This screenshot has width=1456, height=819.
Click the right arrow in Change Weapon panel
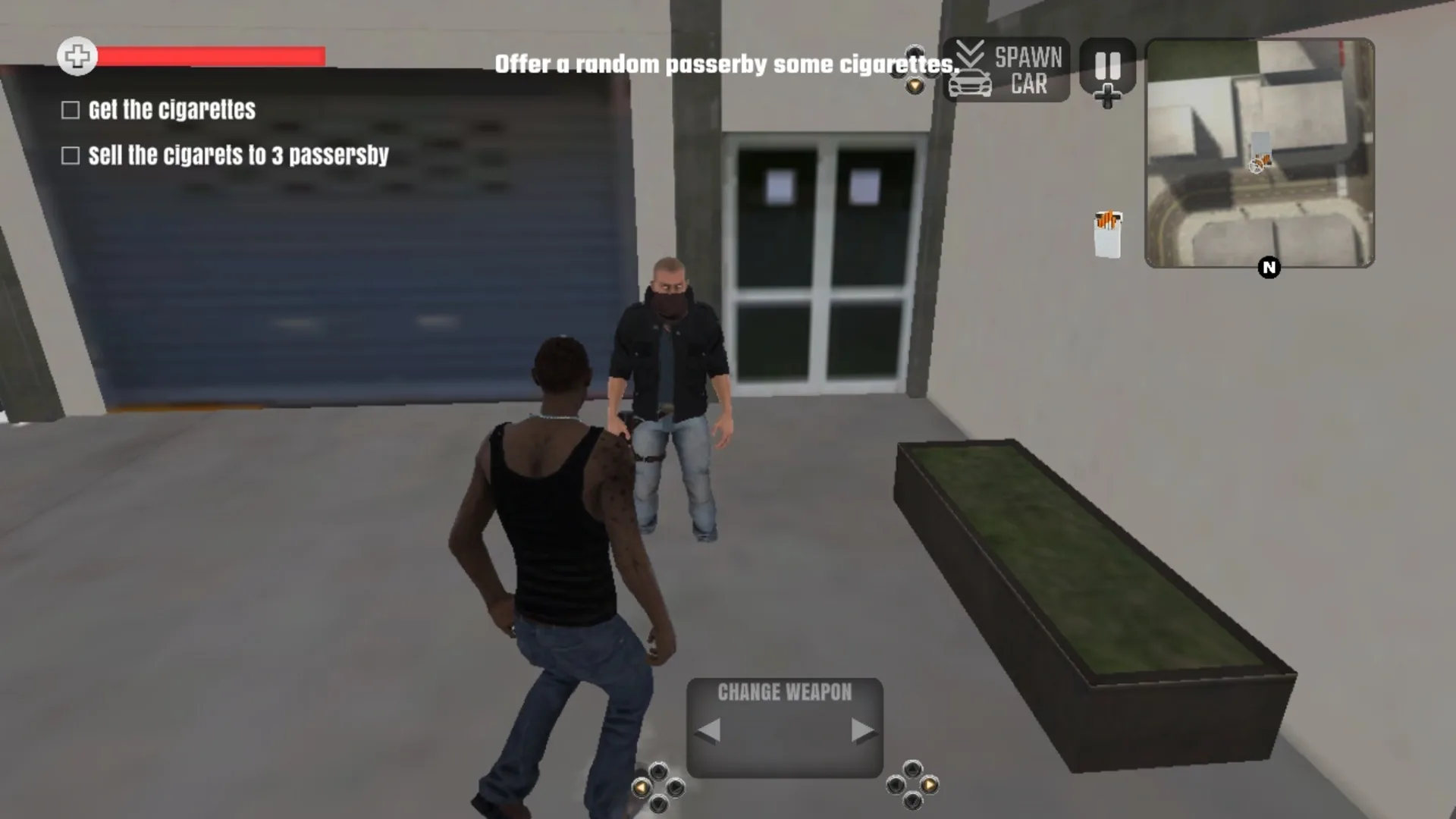tap(863, 730)
